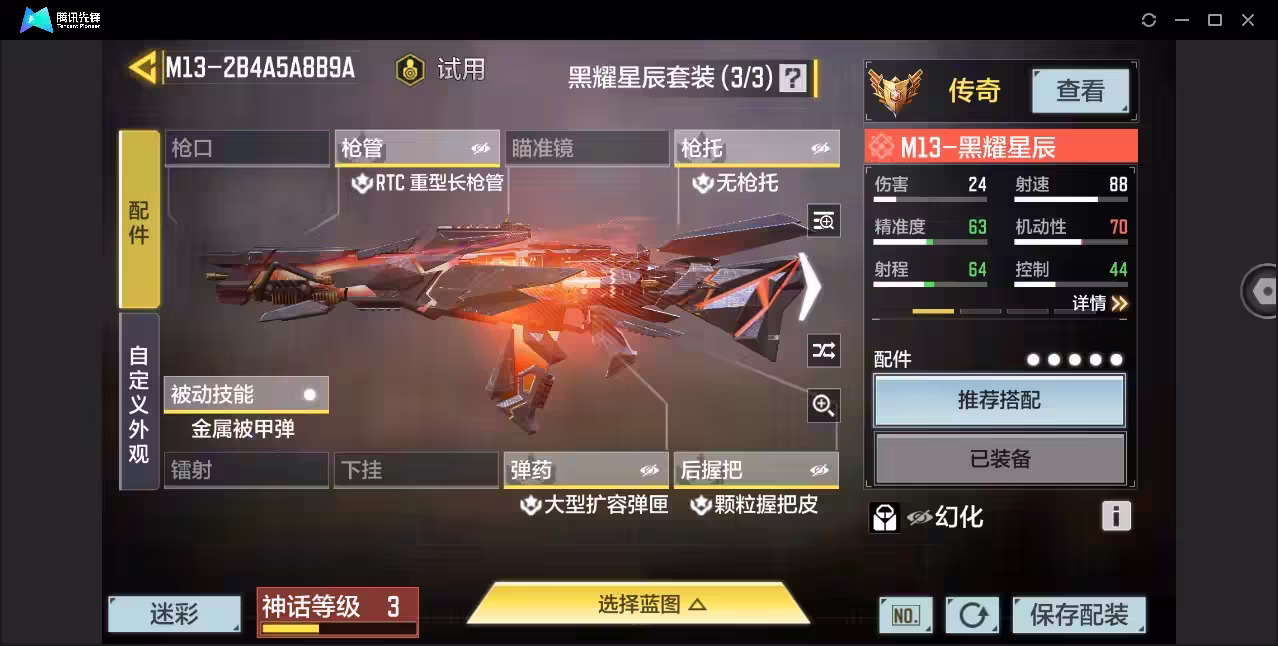Select the 瞄准镜 optic slot
Image resolution: width=1278 pixels, height=646 pixels.
coord(586,149)
